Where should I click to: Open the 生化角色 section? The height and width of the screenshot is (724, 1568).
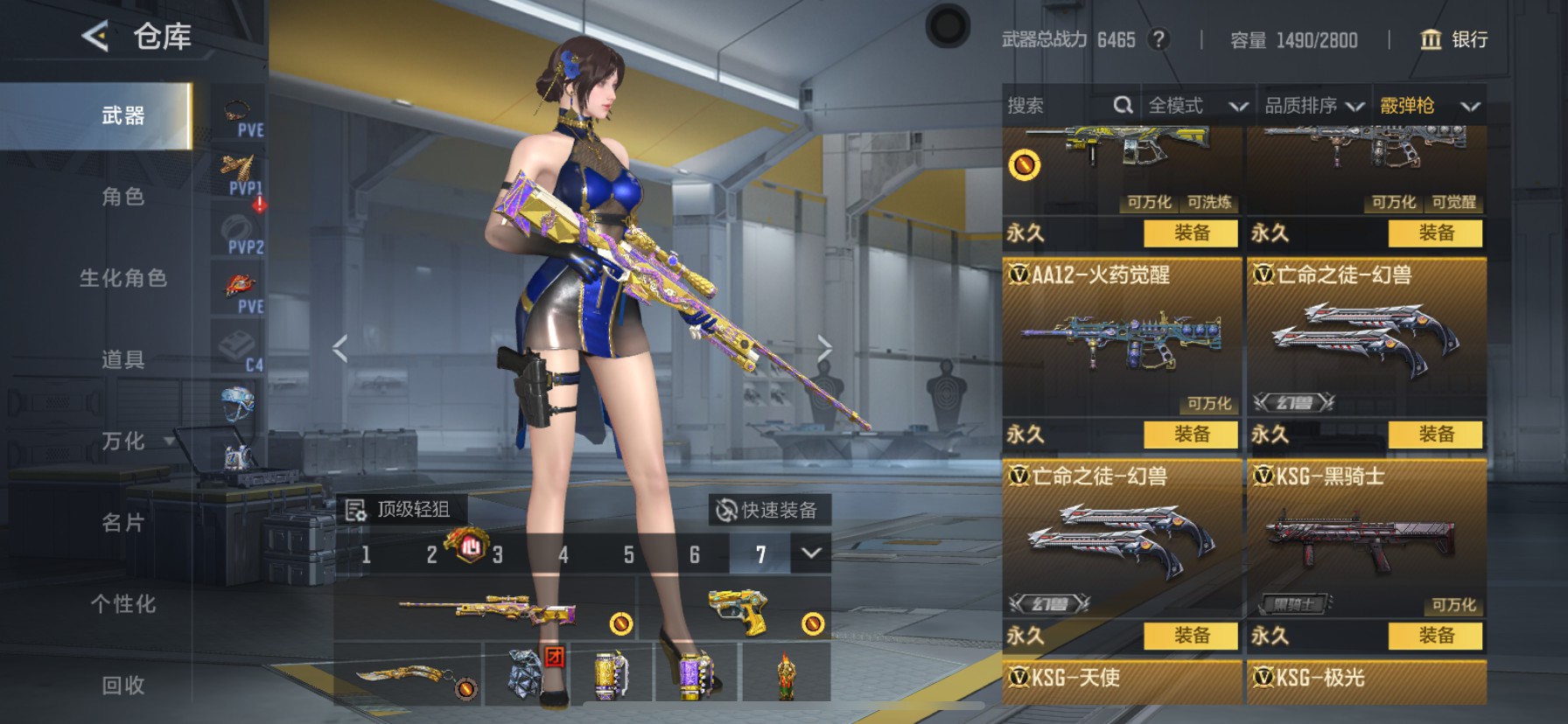[123, 278]
